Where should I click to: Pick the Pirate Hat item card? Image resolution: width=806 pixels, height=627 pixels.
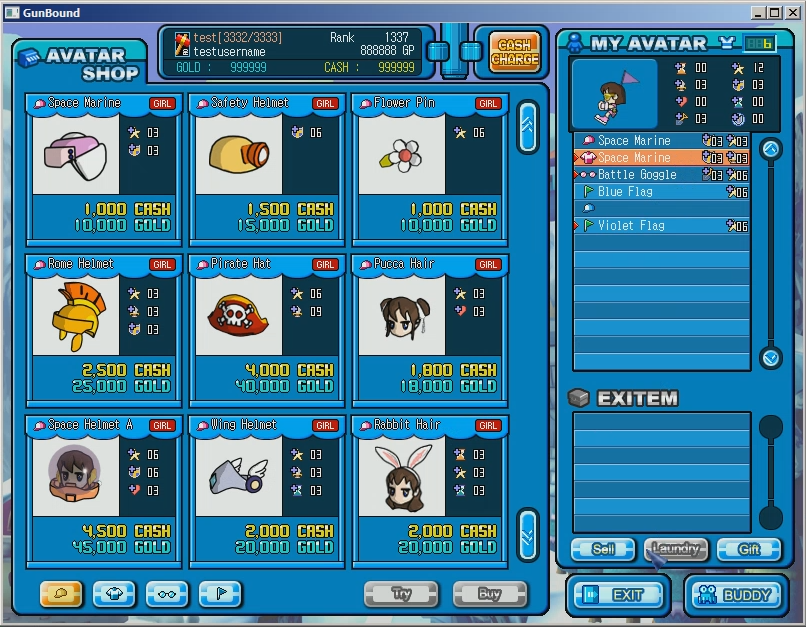click(x=266, y=331)
